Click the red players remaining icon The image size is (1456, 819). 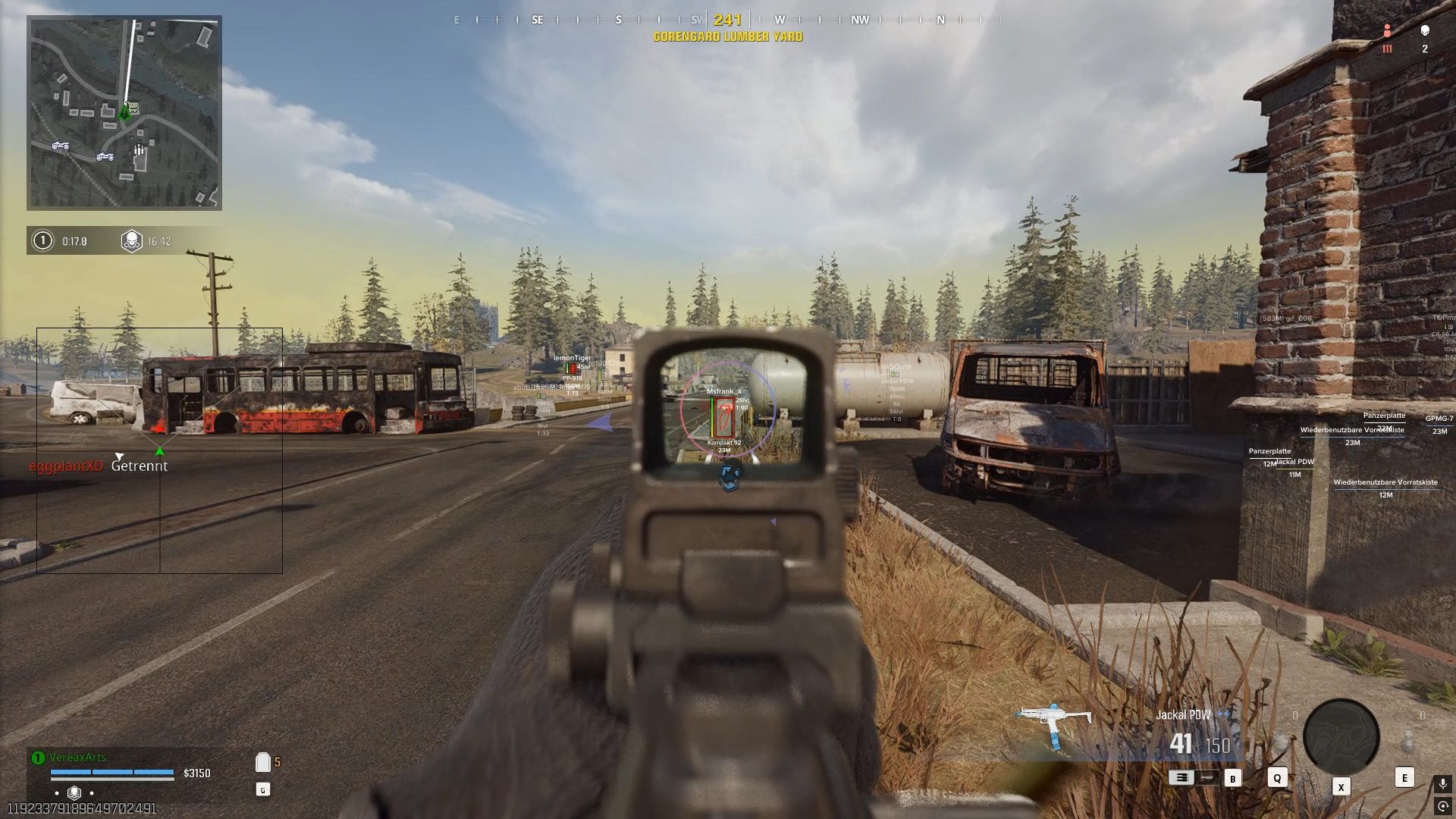point(1387,31)
